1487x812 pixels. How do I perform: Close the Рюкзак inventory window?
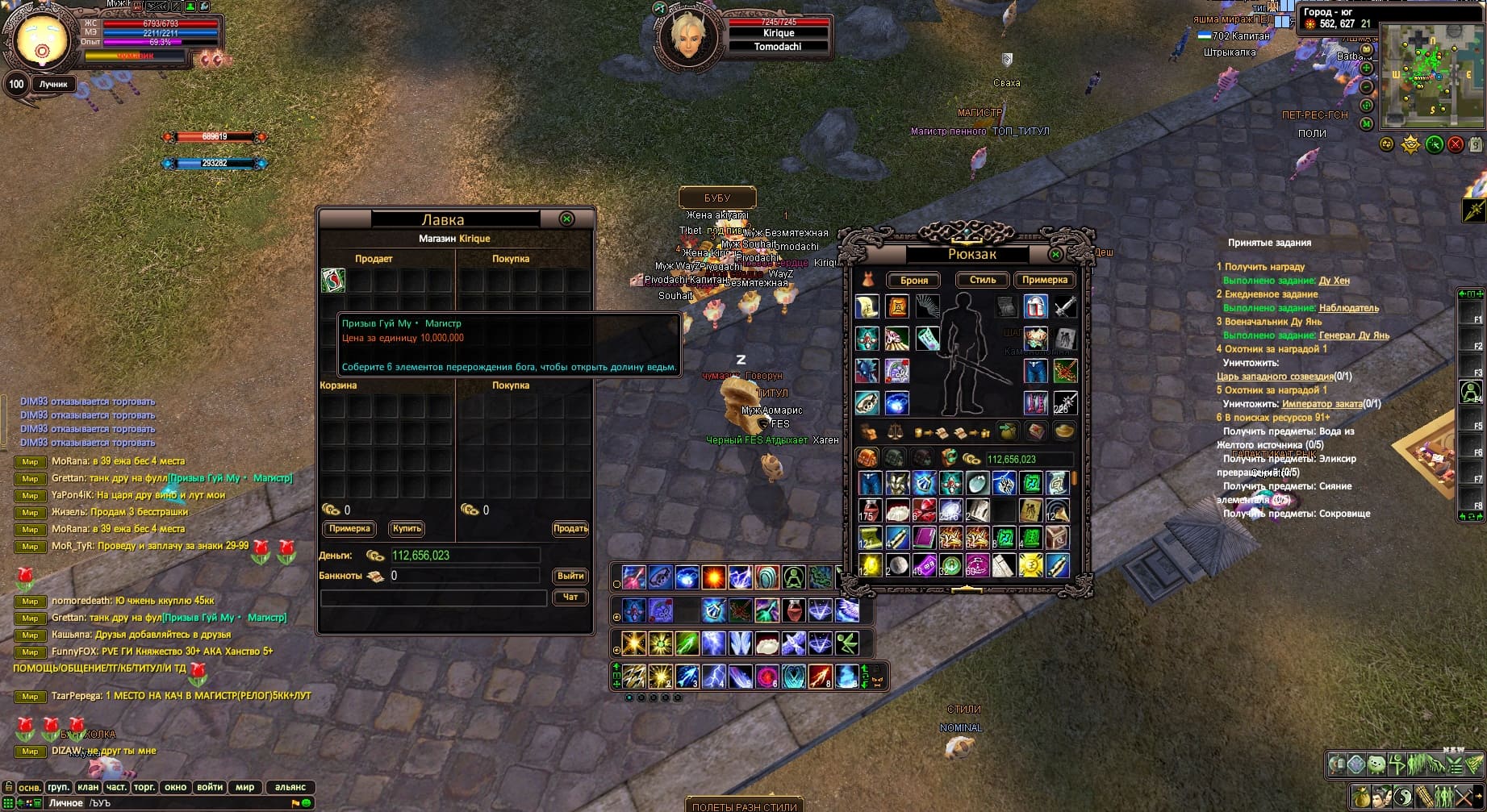1055,255
